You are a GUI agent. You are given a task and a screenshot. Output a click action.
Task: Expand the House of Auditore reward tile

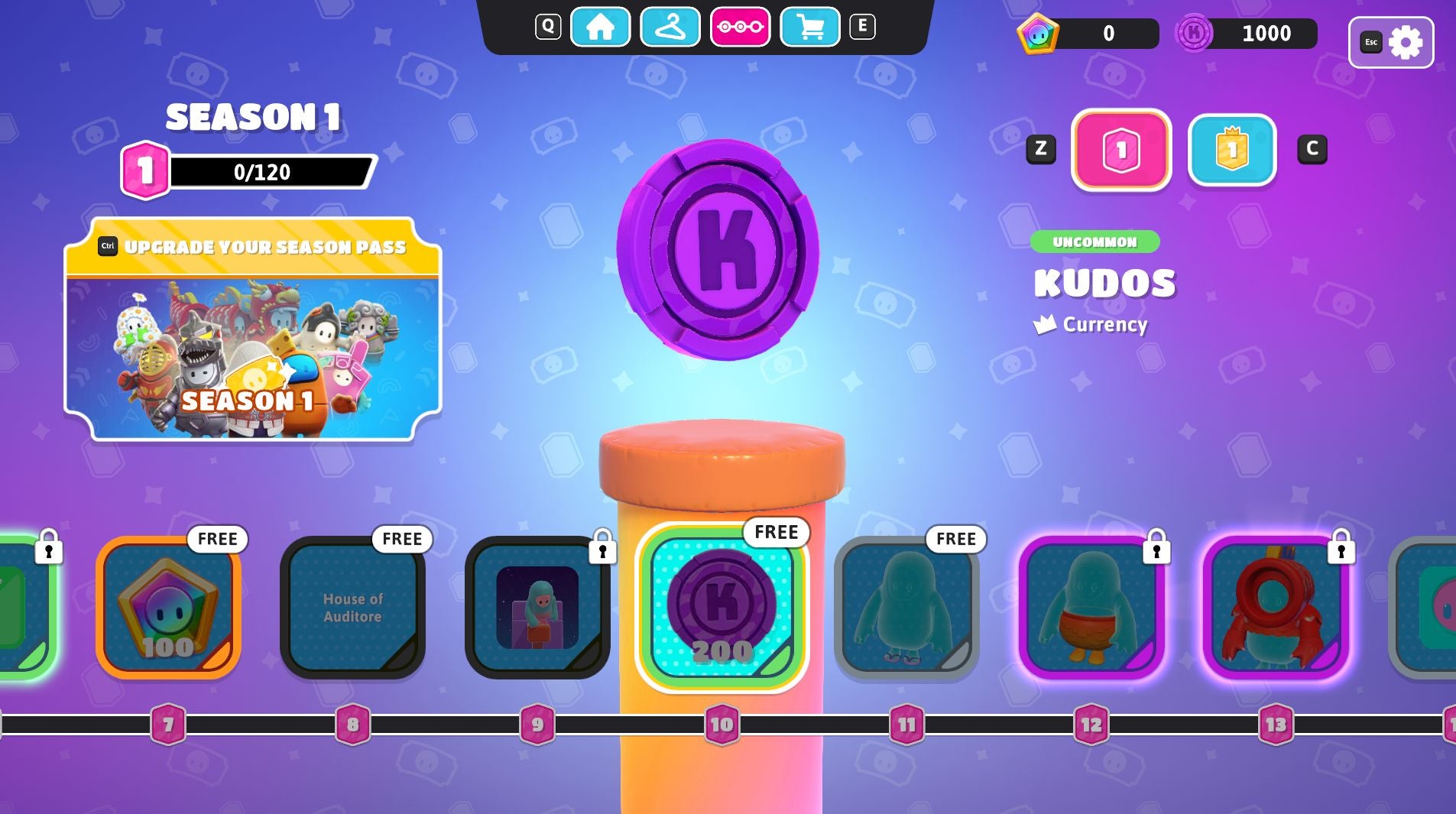tap(354, 606)
